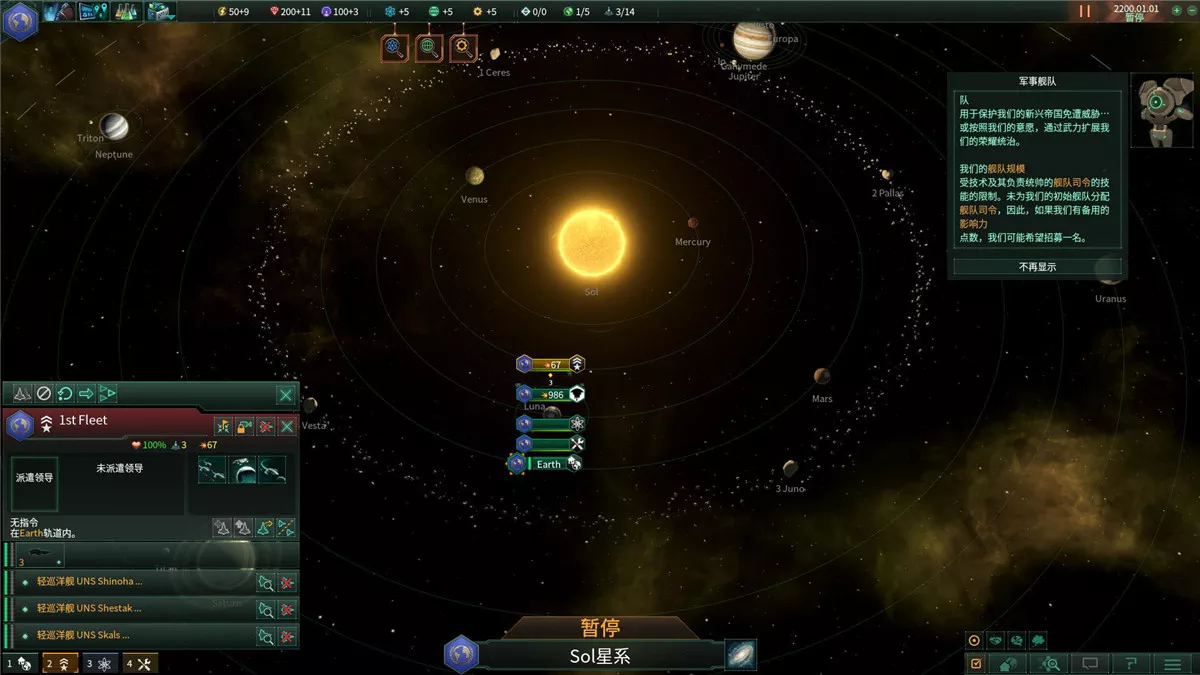Open the research flasks menu in top bar
The image size is (1200, 675).
pos(126,11)
